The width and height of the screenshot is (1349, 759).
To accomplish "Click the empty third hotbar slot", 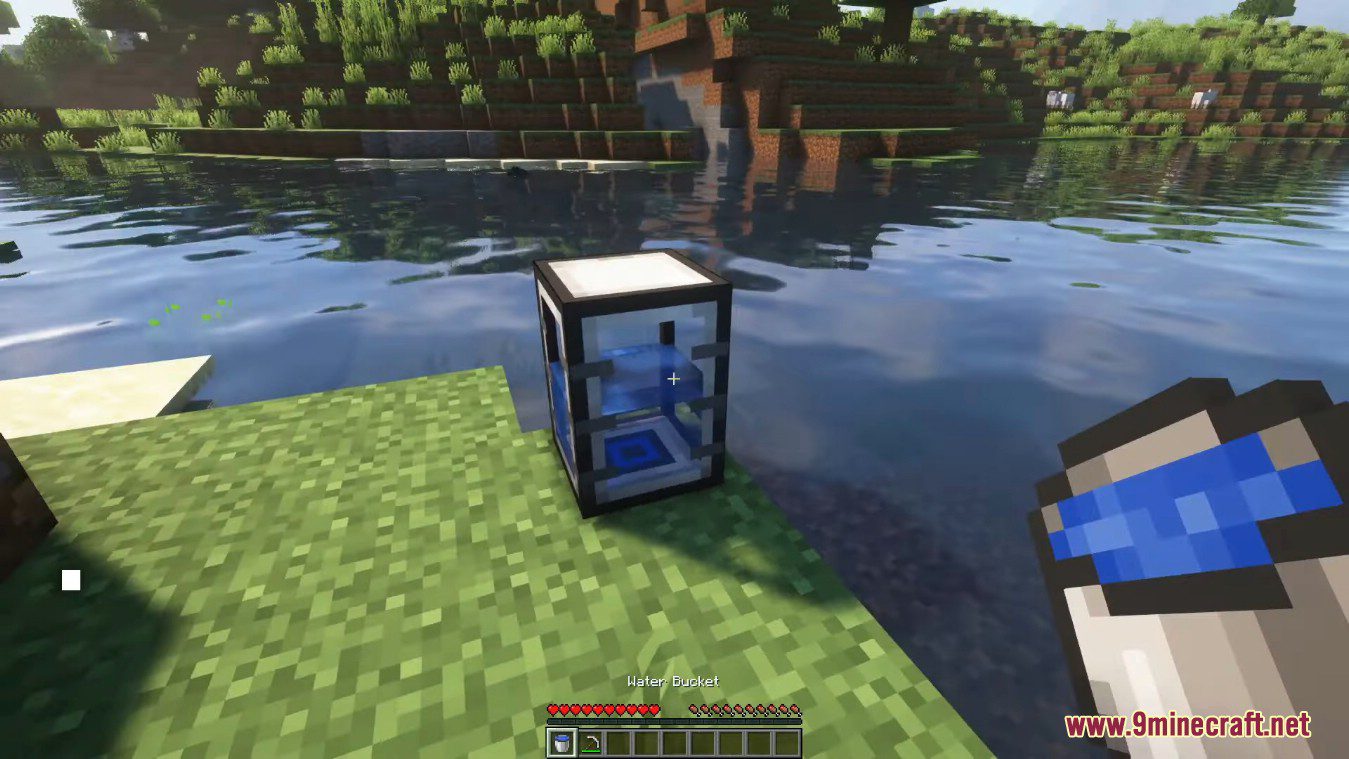I will [619, 742].
